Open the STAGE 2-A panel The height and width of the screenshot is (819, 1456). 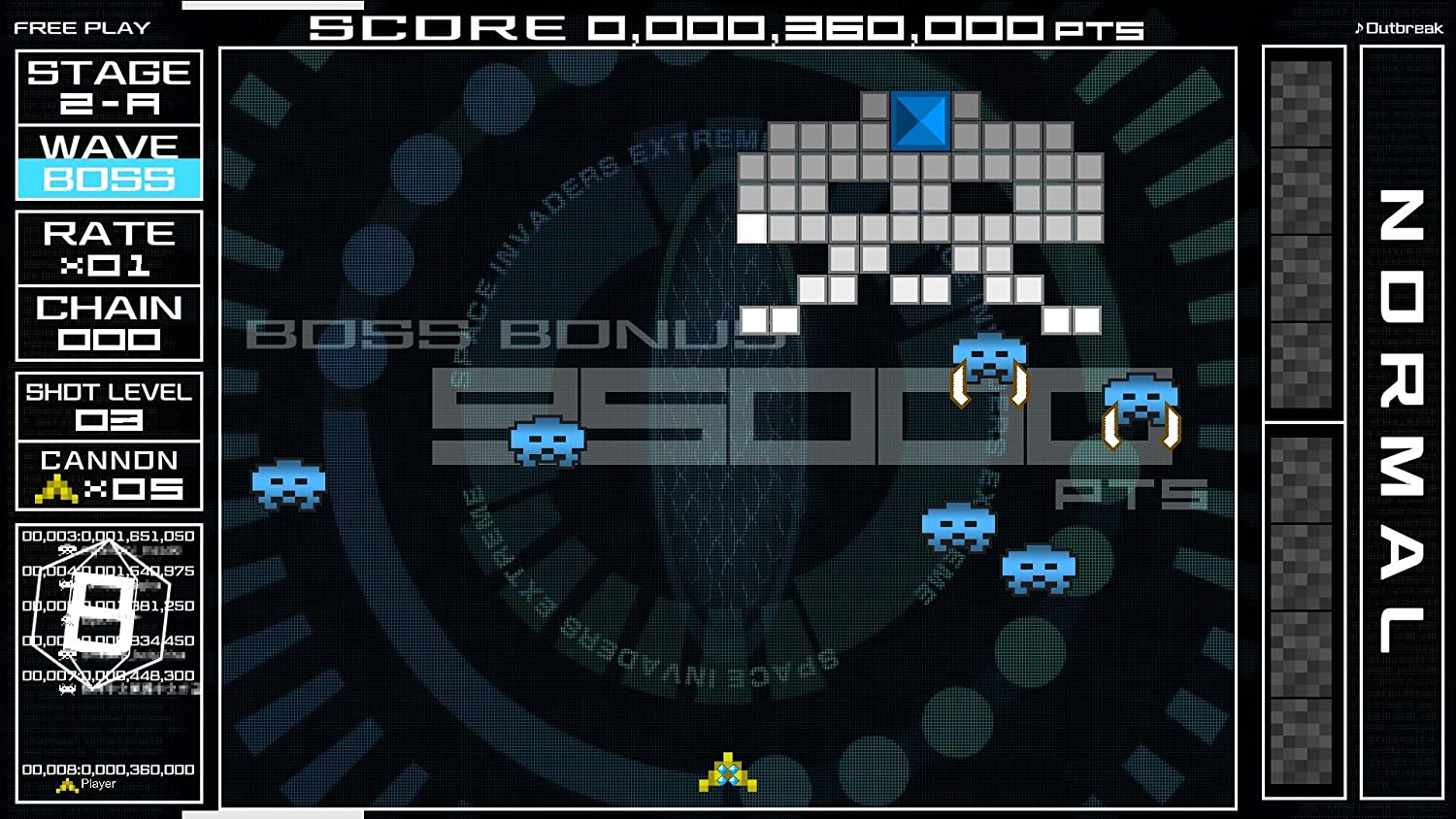109,87
